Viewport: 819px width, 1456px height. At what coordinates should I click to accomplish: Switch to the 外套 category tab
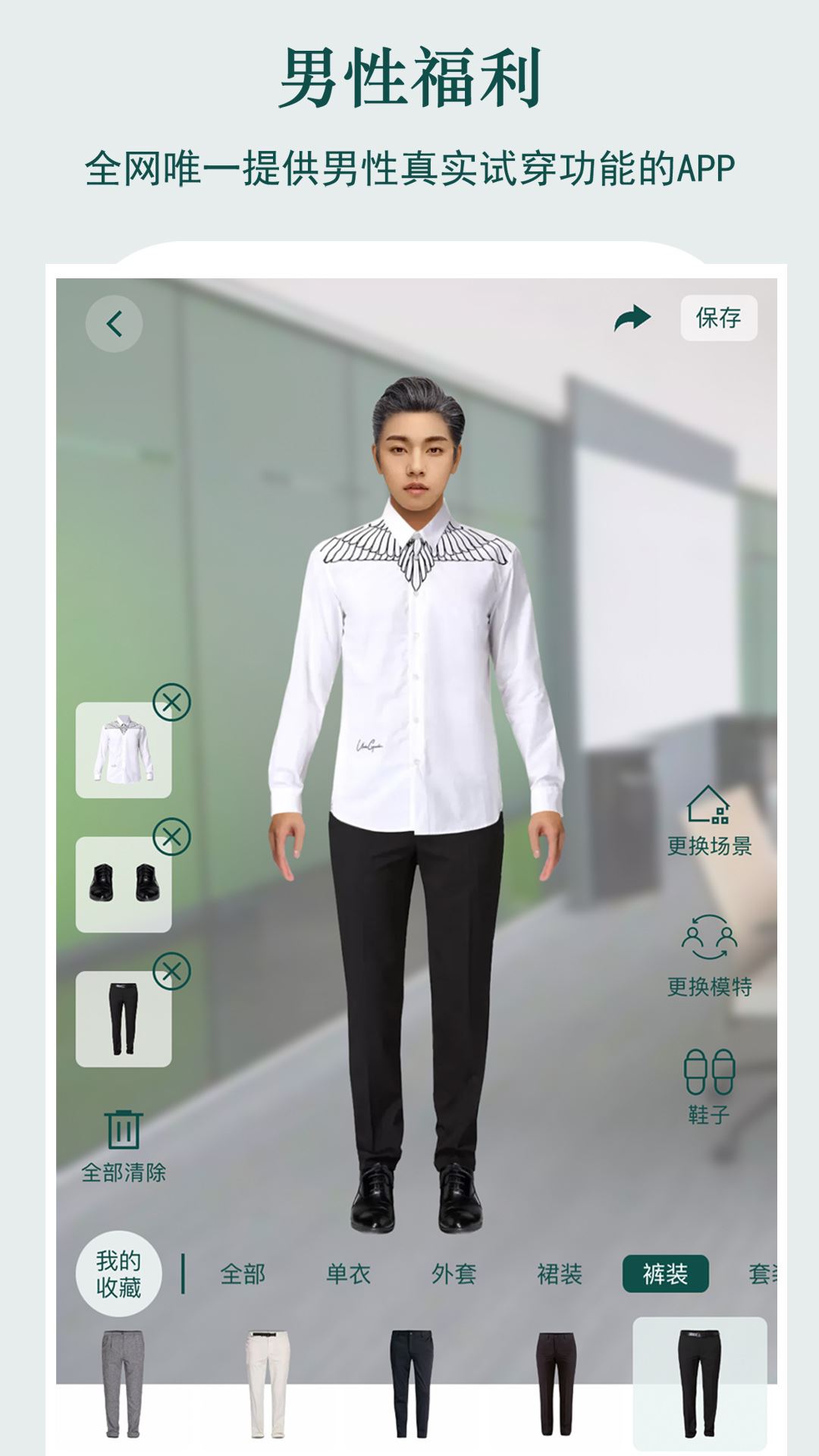tap(453, 1274)
